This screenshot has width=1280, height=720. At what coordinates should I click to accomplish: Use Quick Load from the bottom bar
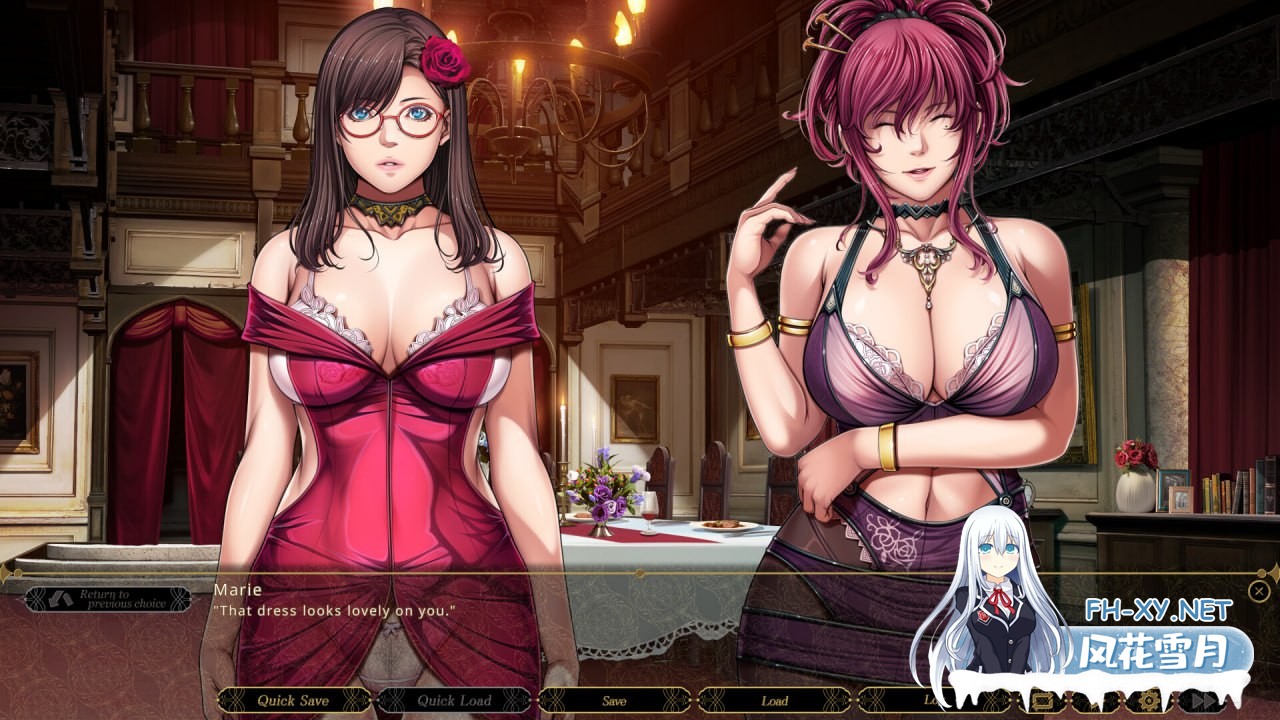[x=455, y=700]
